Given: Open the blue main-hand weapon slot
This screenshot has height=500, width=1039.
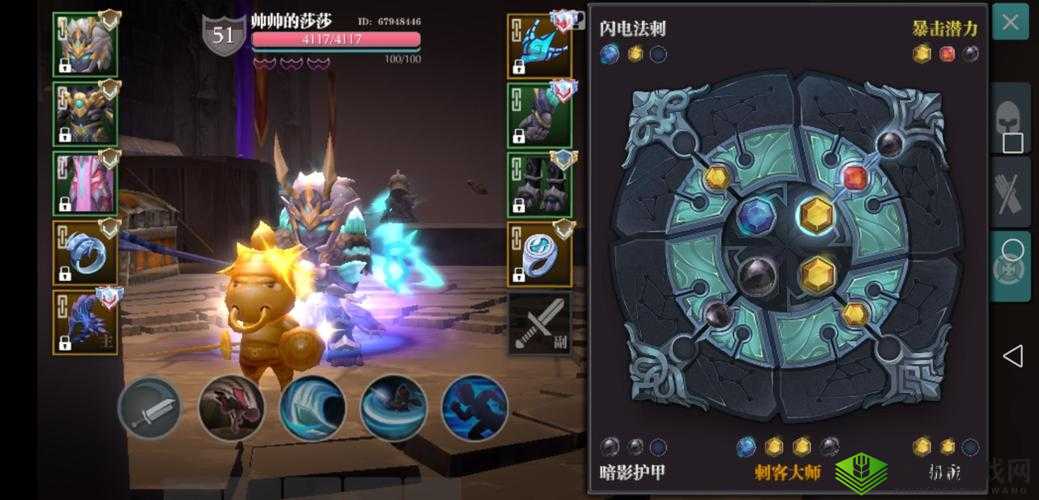Looking at the screenshot, I should click(85, 320).
